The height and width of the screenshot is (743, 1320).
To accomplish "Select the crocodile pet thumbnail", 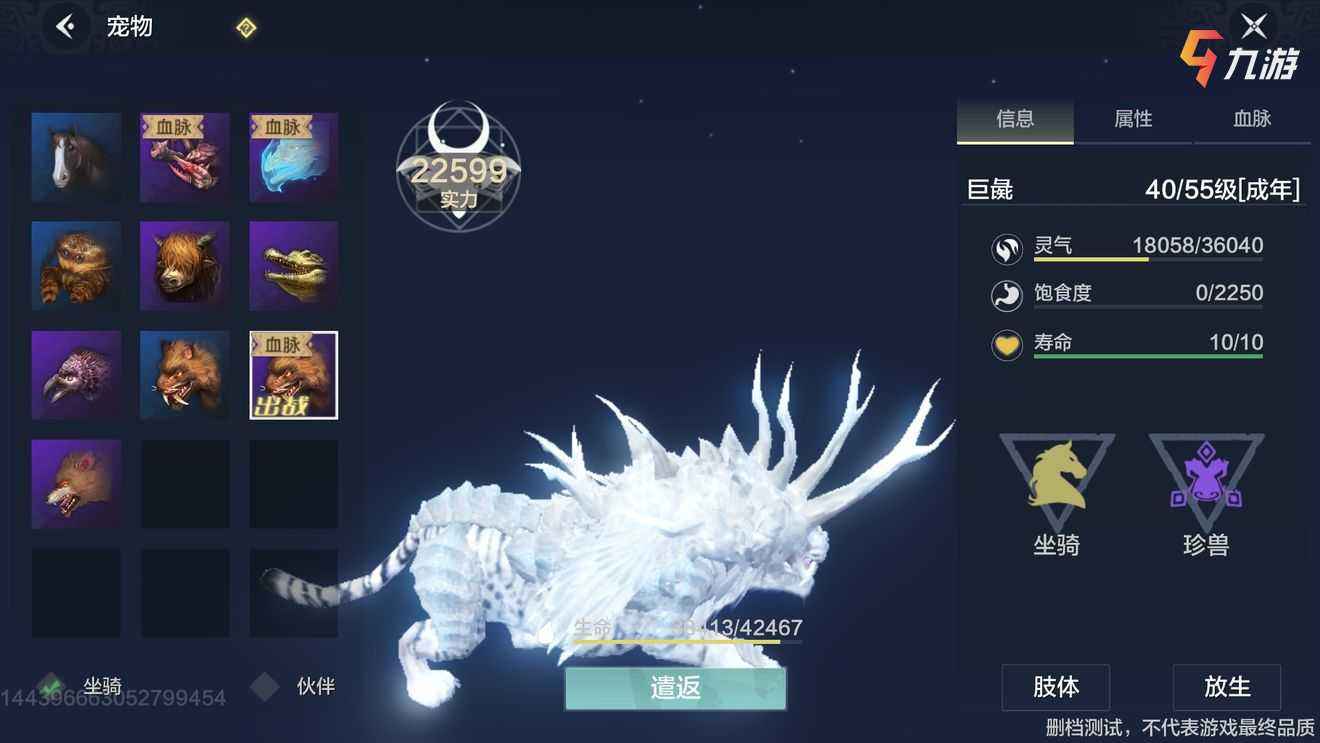I will pyautogui.click(x=293, y=265).
